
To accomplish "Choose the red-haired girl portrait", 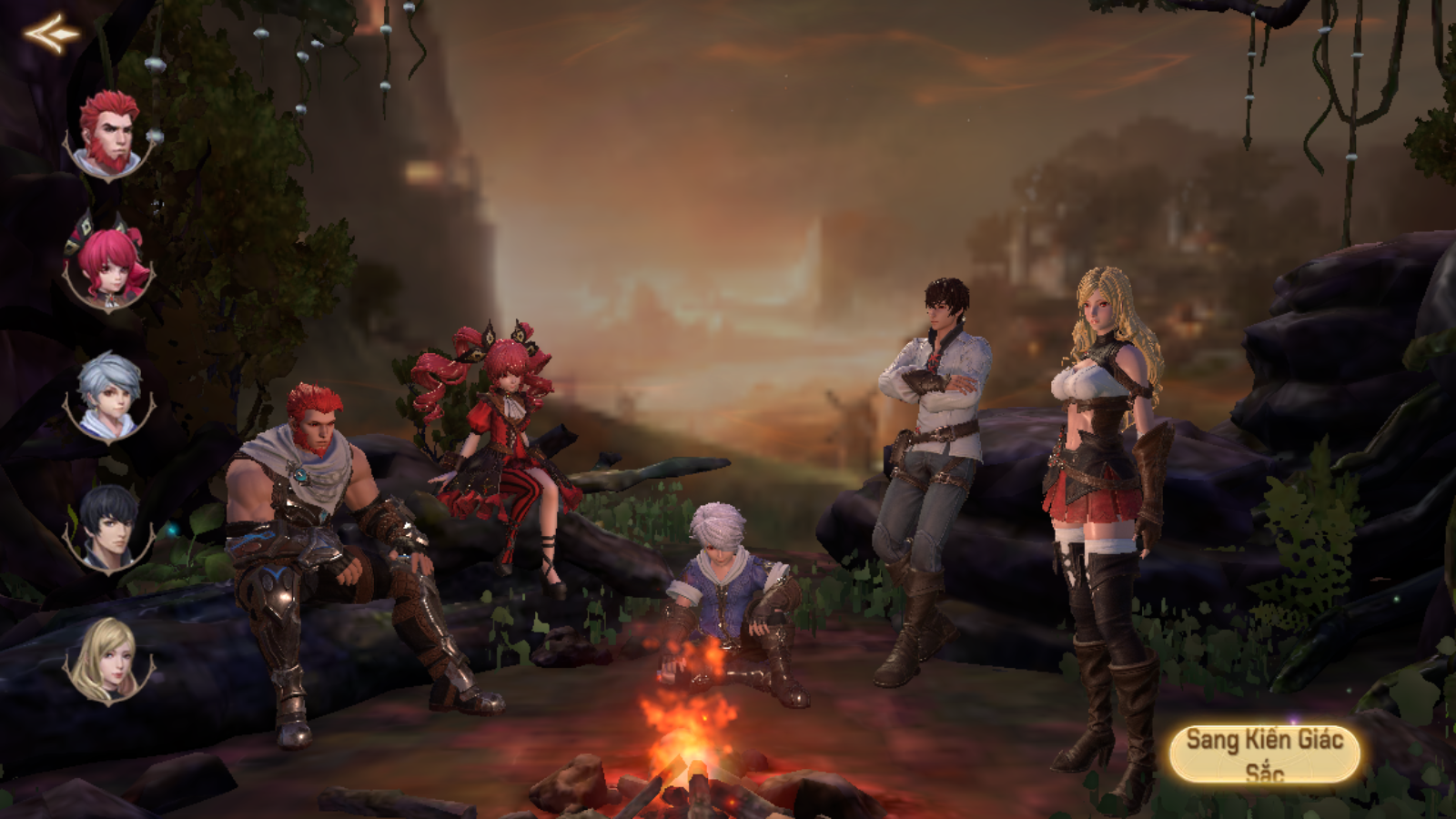I will coord(109,264).
